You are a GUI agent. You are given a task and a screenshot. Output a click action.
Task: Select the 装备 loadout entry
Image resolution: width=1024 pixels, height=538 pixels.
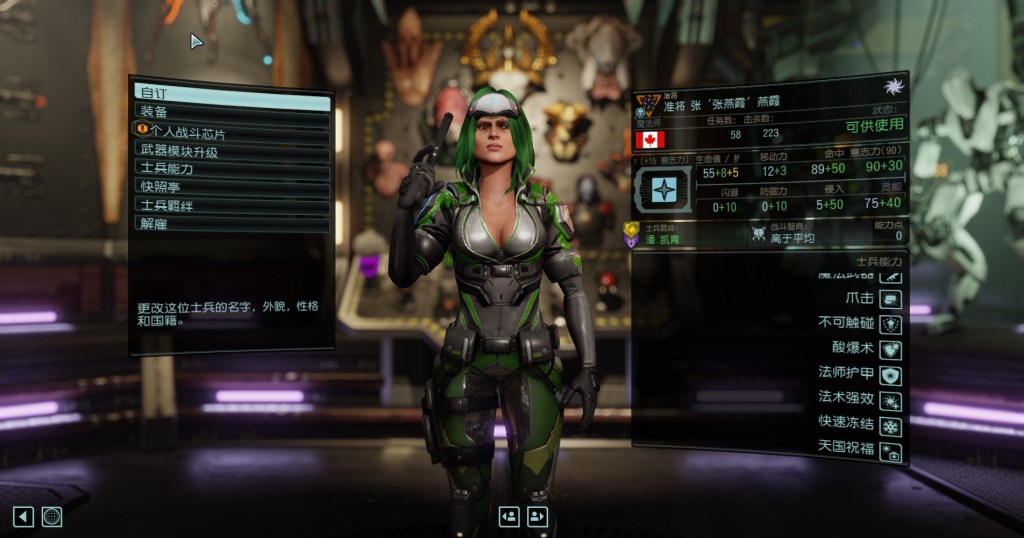point(232,112)
